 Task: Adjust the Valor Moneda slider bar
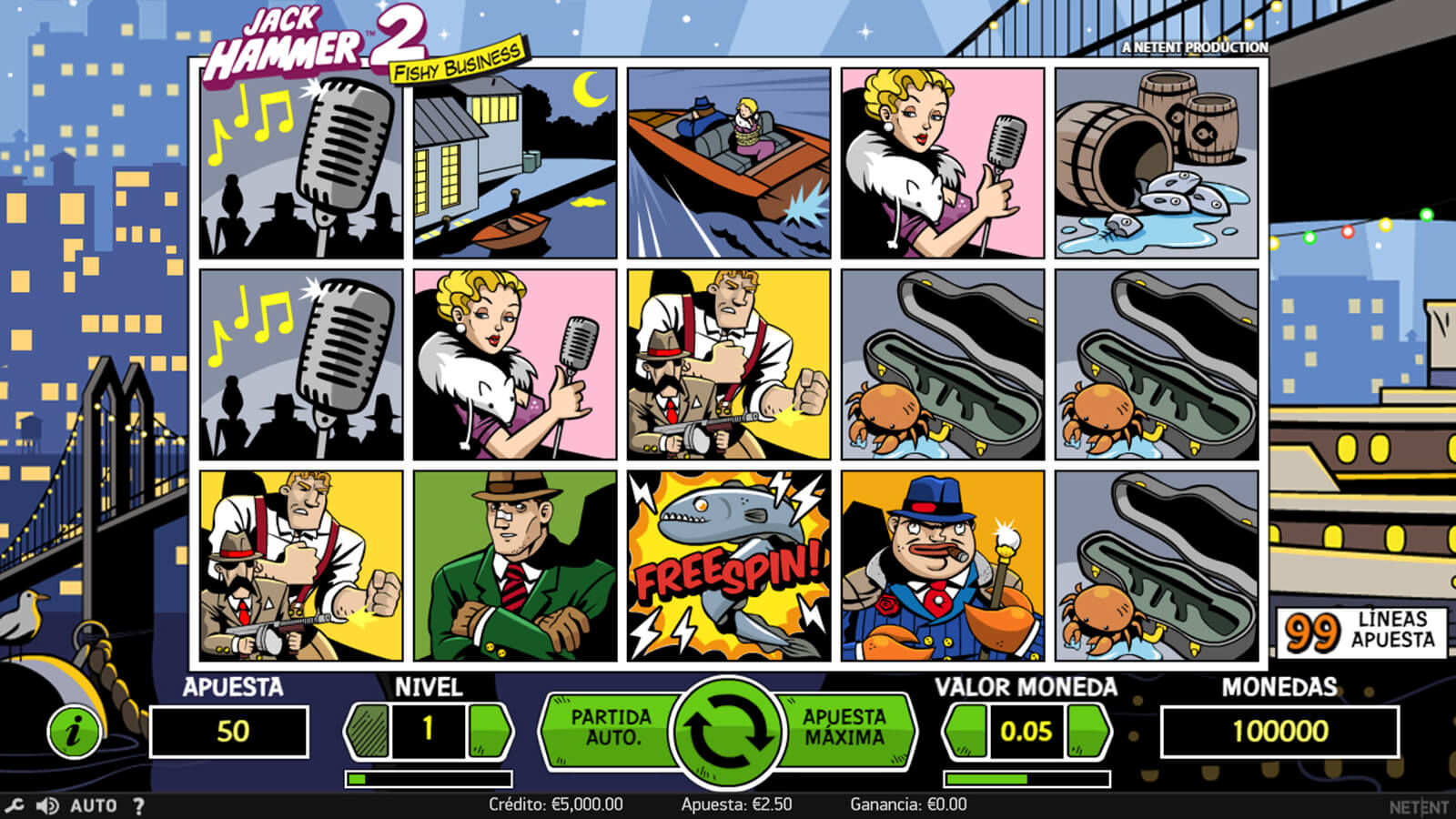1026,779
